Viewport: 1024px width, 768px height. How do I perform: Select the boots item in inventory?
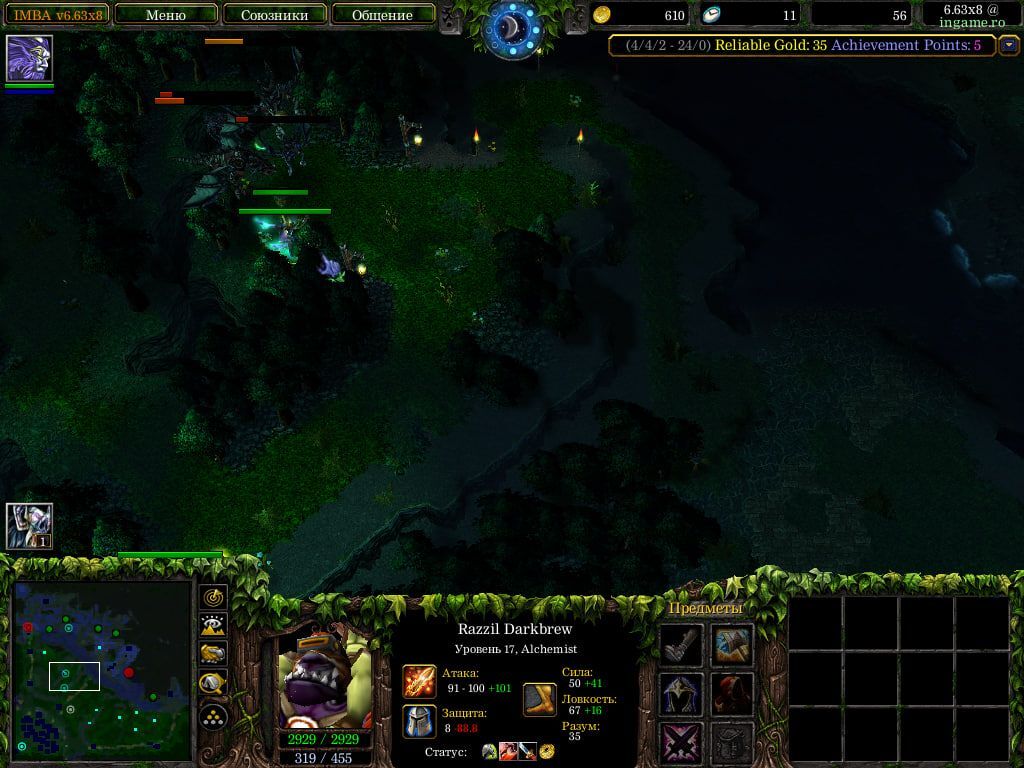pyautogui.click(x=680, y=645)
